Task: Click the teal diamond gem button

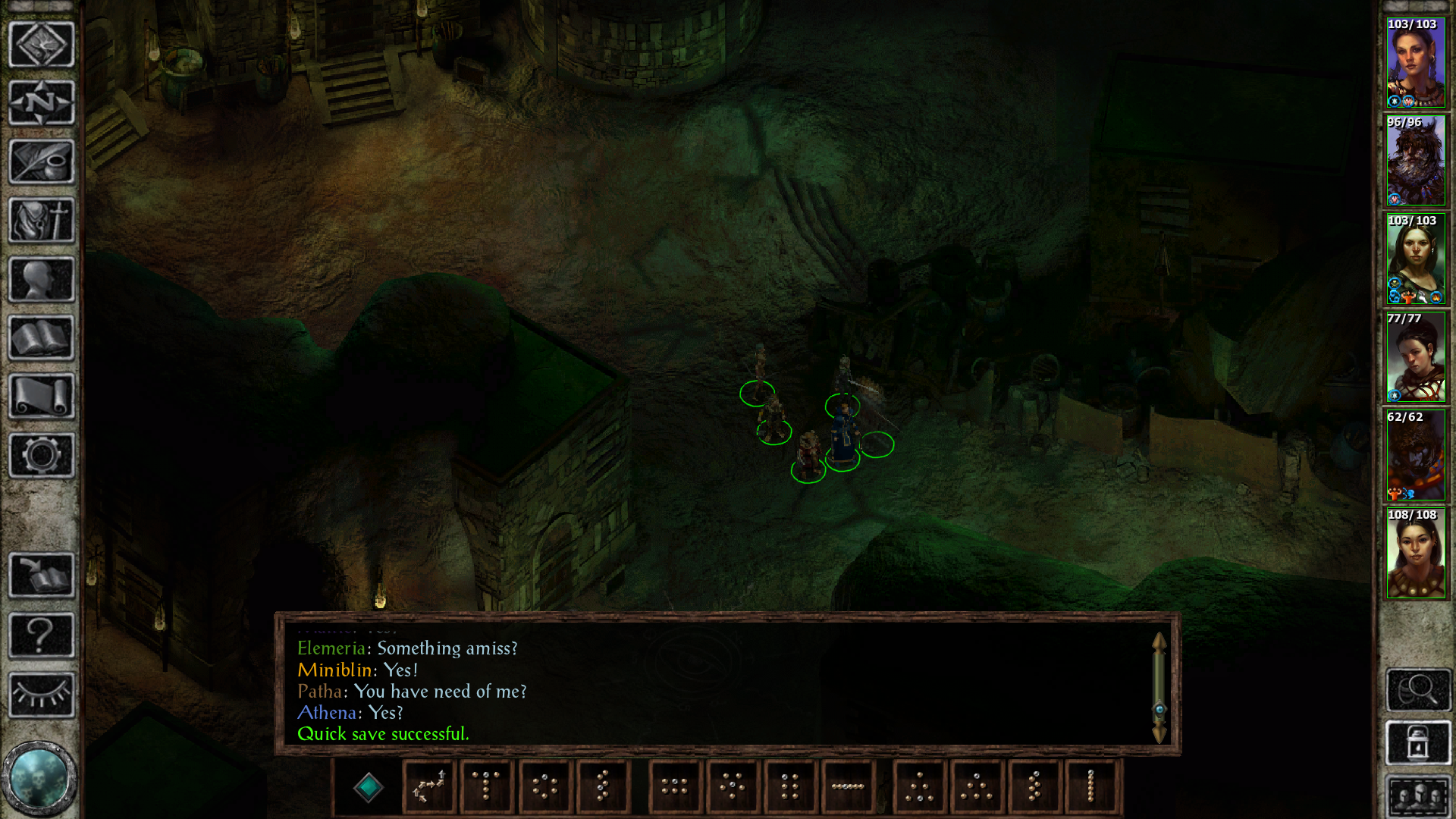Action: (369, 787)
